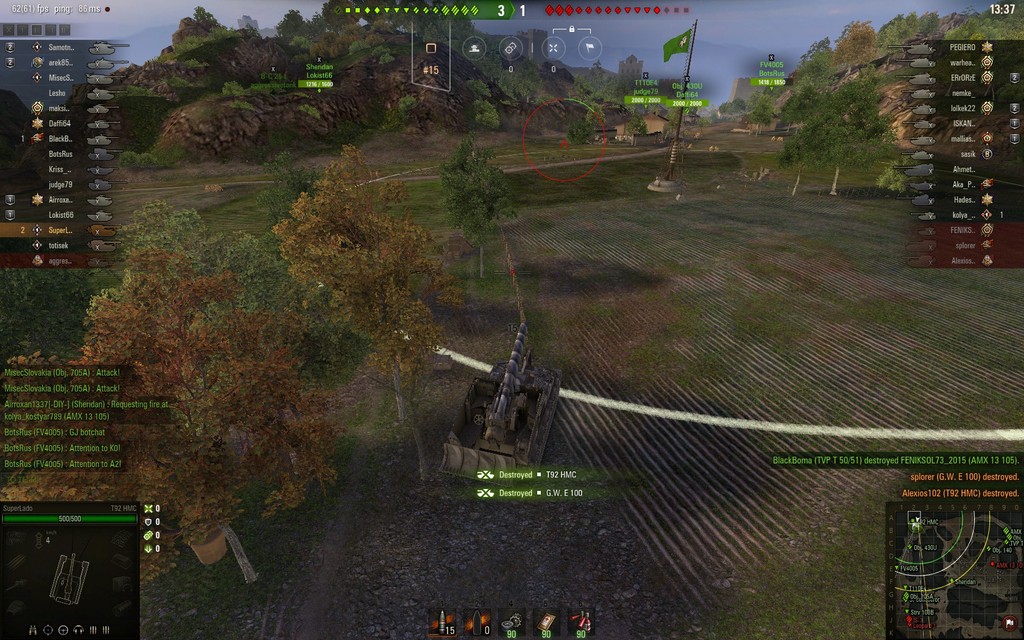
Task: Choose enemy player sasik in roster
Action: [x=966, y=154]
